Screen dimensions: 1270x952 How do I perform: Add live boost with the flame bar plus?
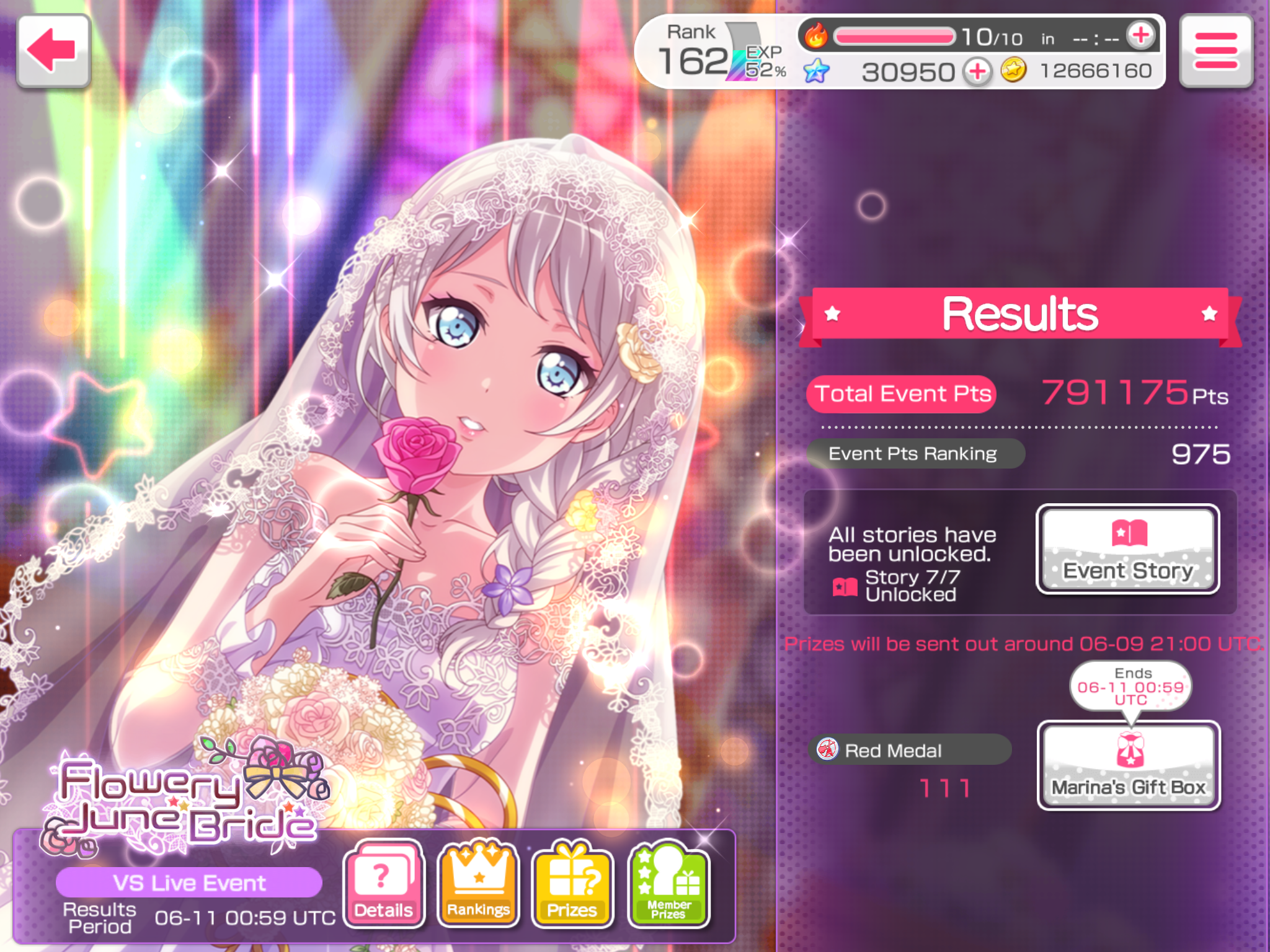pyautogui.click(x=1140, y=35)
